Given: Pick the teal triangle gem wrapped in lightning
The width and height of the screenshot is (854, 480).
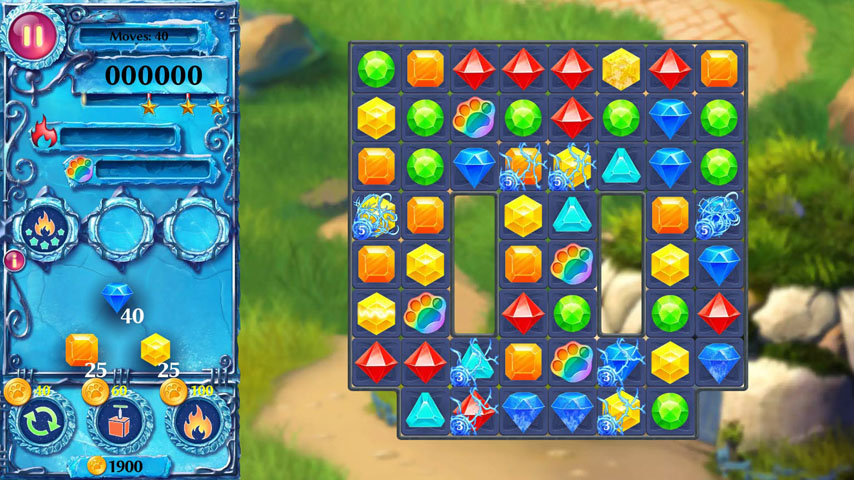Looking at the screenshot, I should coord(474,361).
